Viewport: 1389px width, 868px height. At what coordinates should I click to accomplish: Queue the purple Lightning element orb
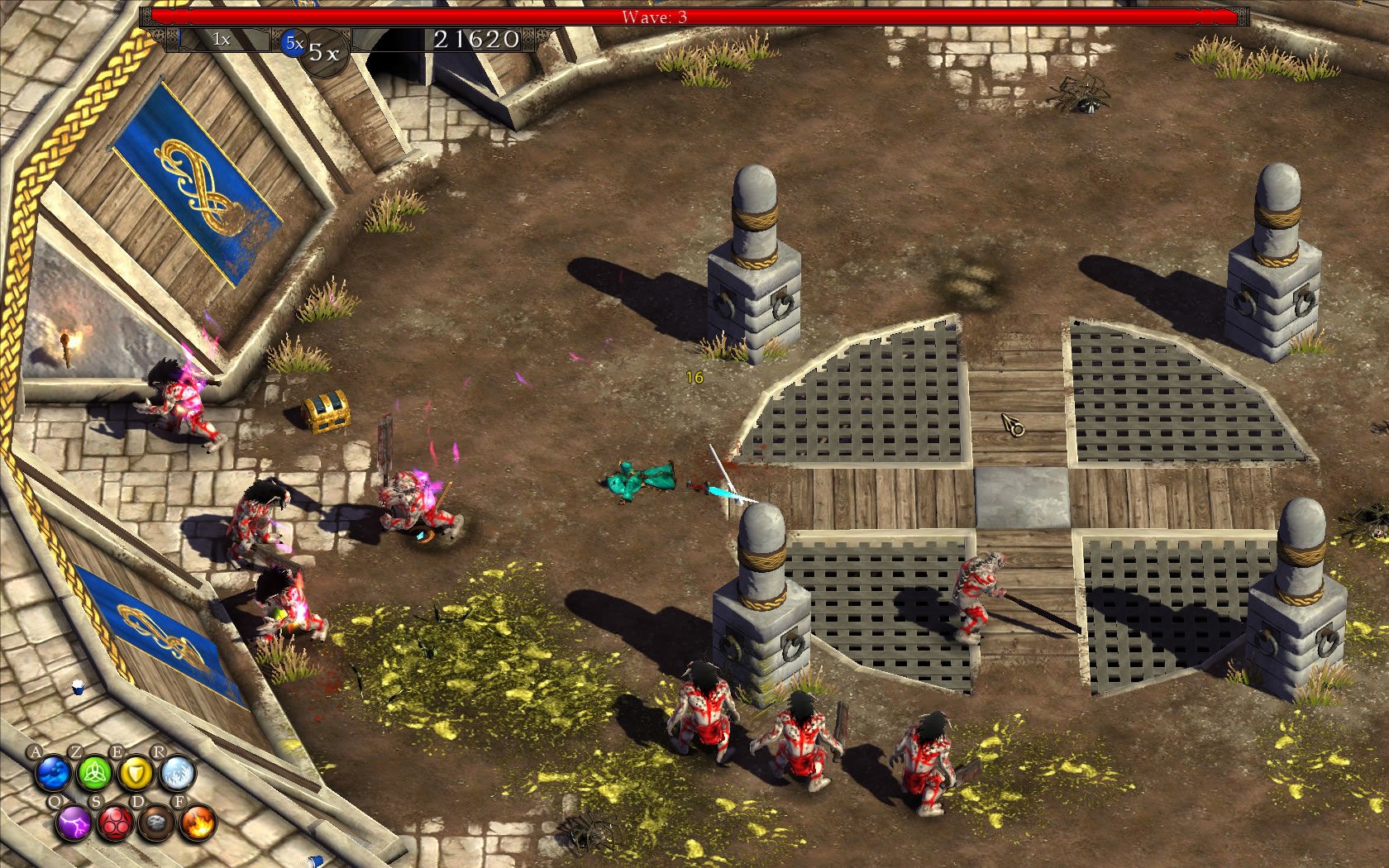point(74,823)
